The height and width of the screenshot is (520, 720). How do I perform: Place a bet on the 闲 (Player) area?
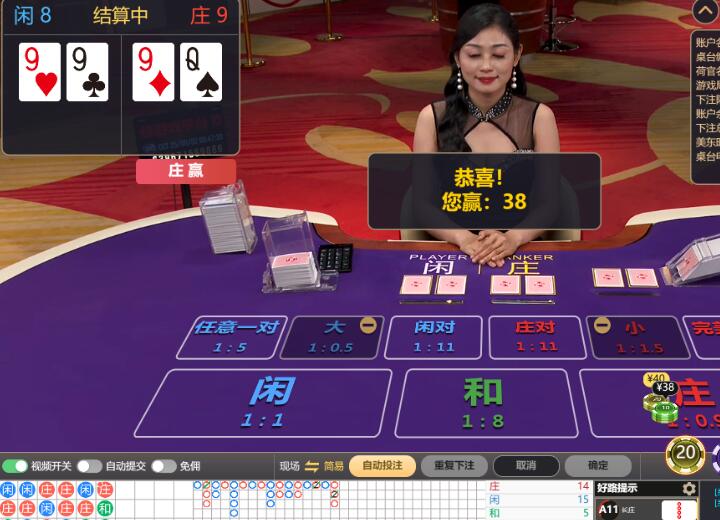[262, 402]
